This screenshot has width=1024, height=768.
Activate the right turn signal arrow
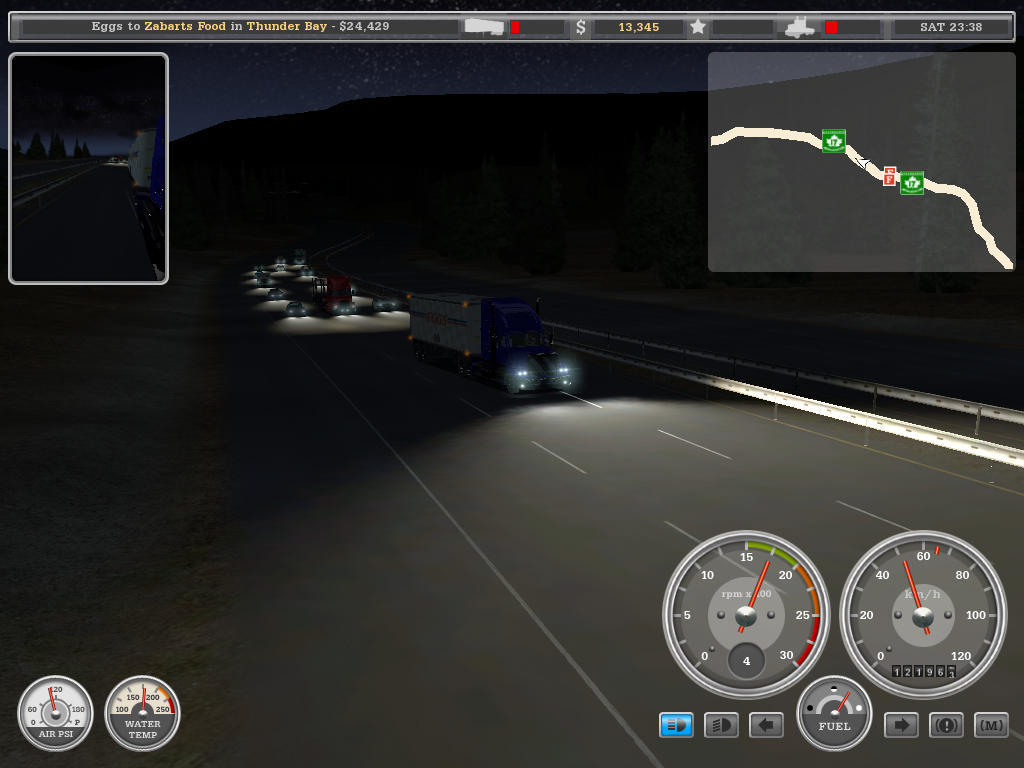(x=901, y=725)
